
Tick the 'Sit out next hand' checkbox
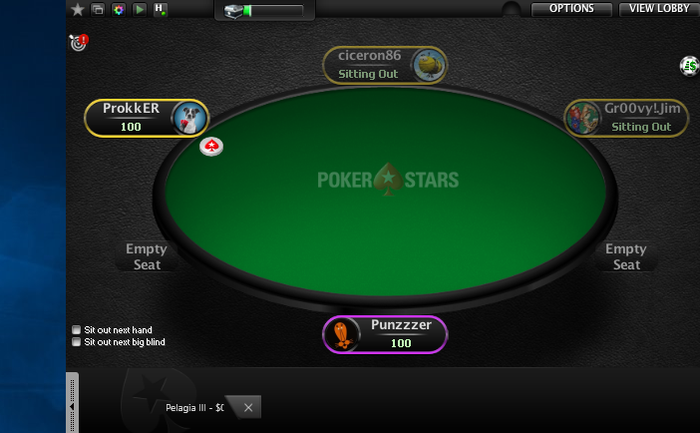[x=77, y=330]
